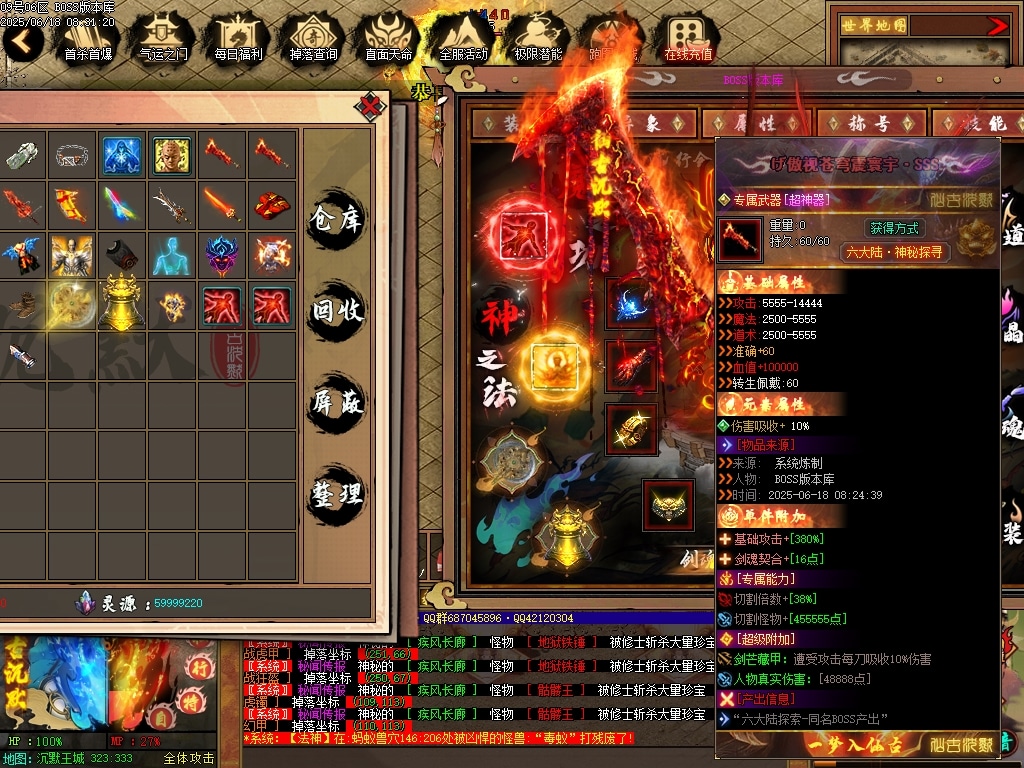Expand the 世界地图 world map arrow
The height and width of the screenshot is (768, 1024).
point(997,26)
